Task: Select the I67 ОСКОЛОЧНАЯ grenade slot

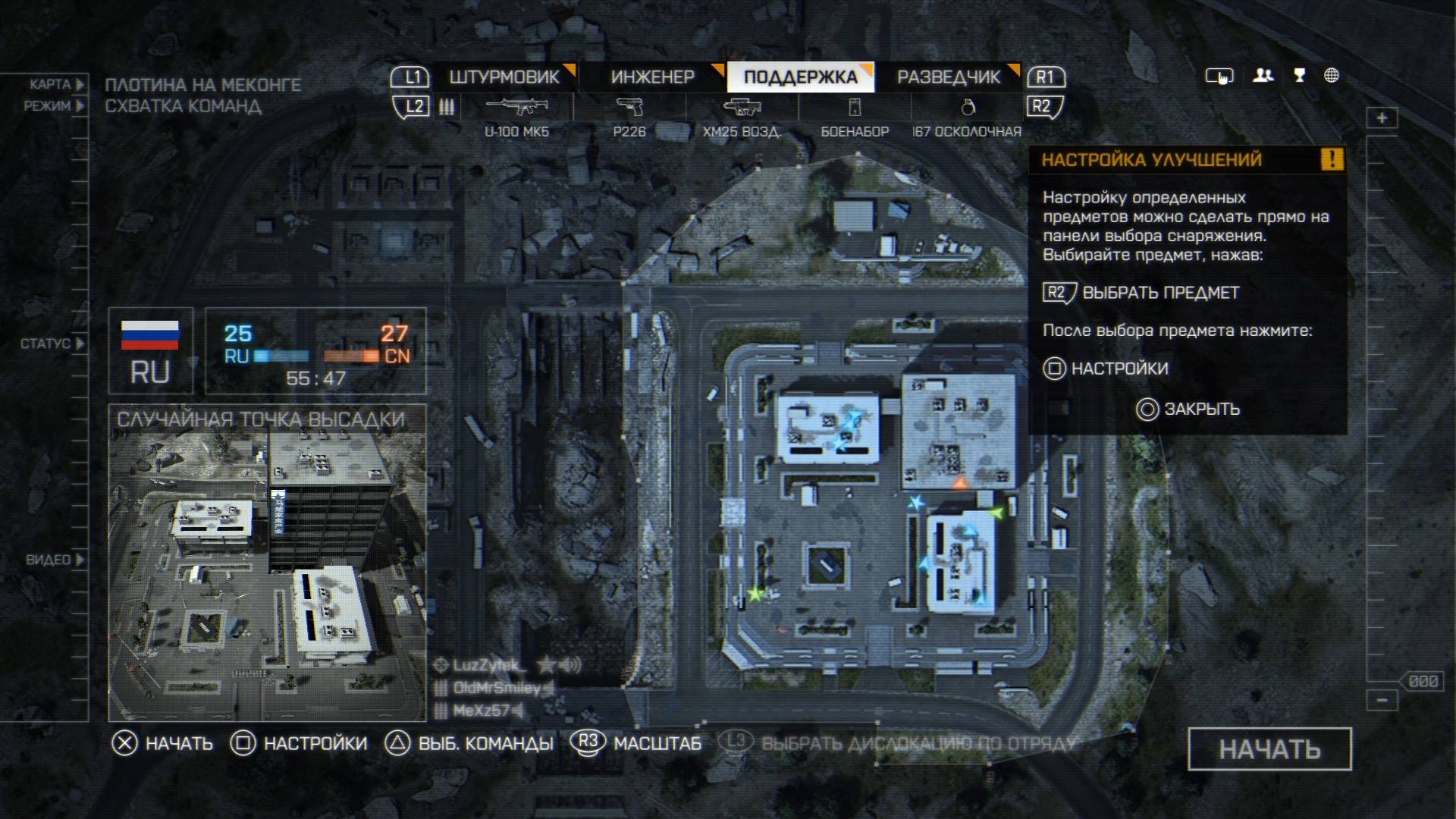Action: (x=967, y=115)
